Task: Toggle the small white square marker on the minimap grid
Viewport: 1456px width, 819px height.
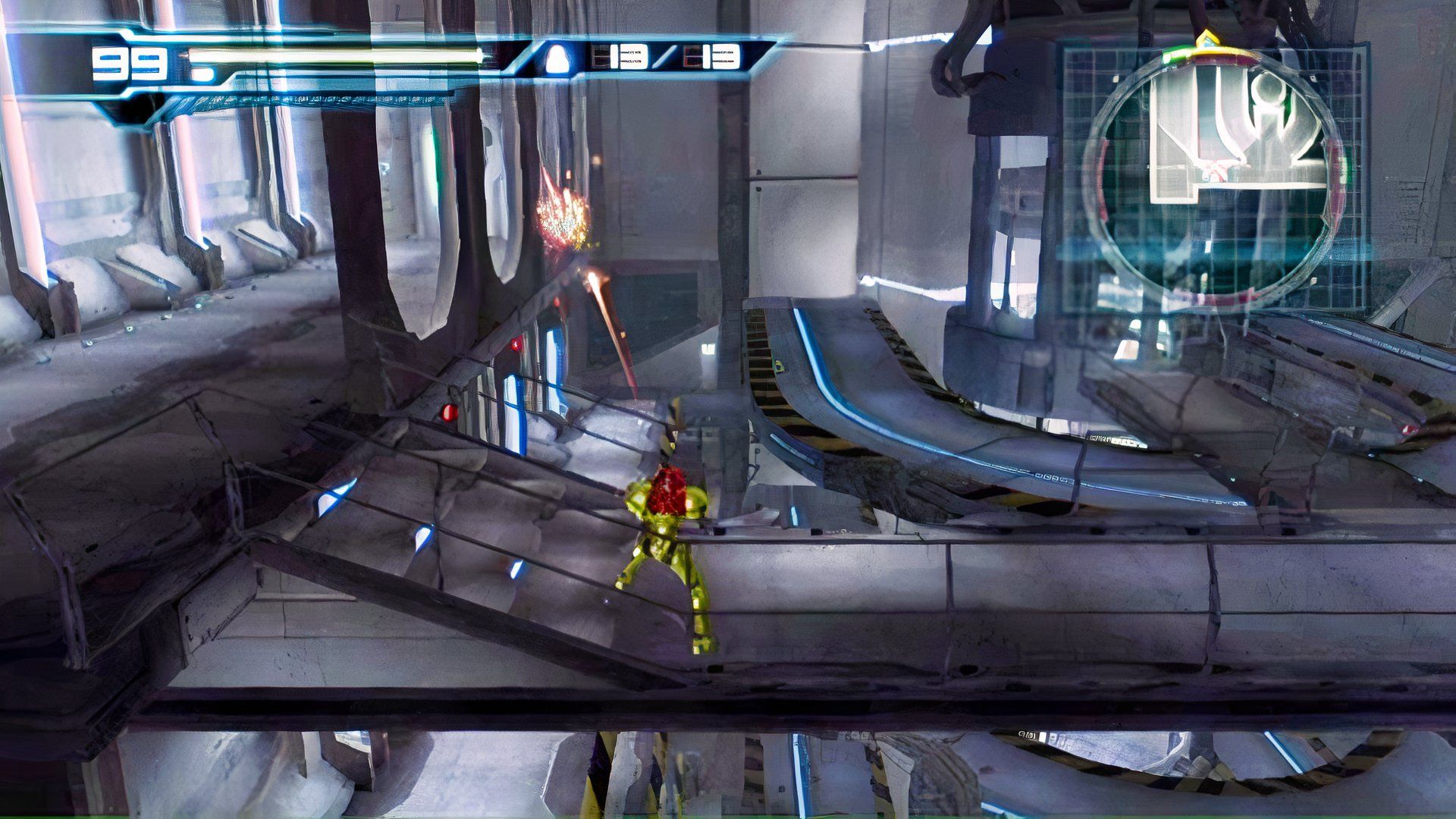Action: click(x=1117, y=77)
